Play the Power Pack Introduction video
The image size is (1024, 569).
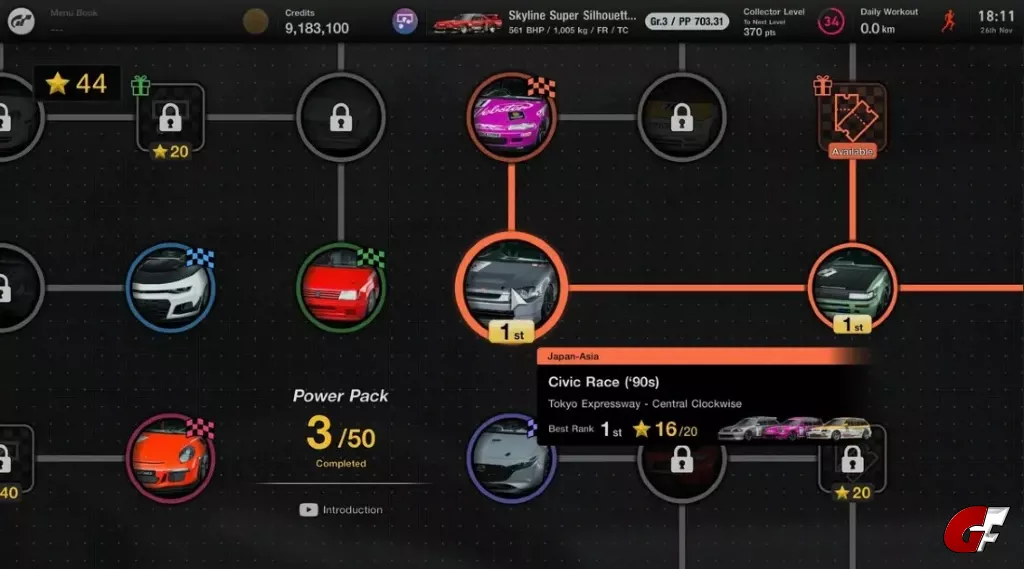coord(341,510)
